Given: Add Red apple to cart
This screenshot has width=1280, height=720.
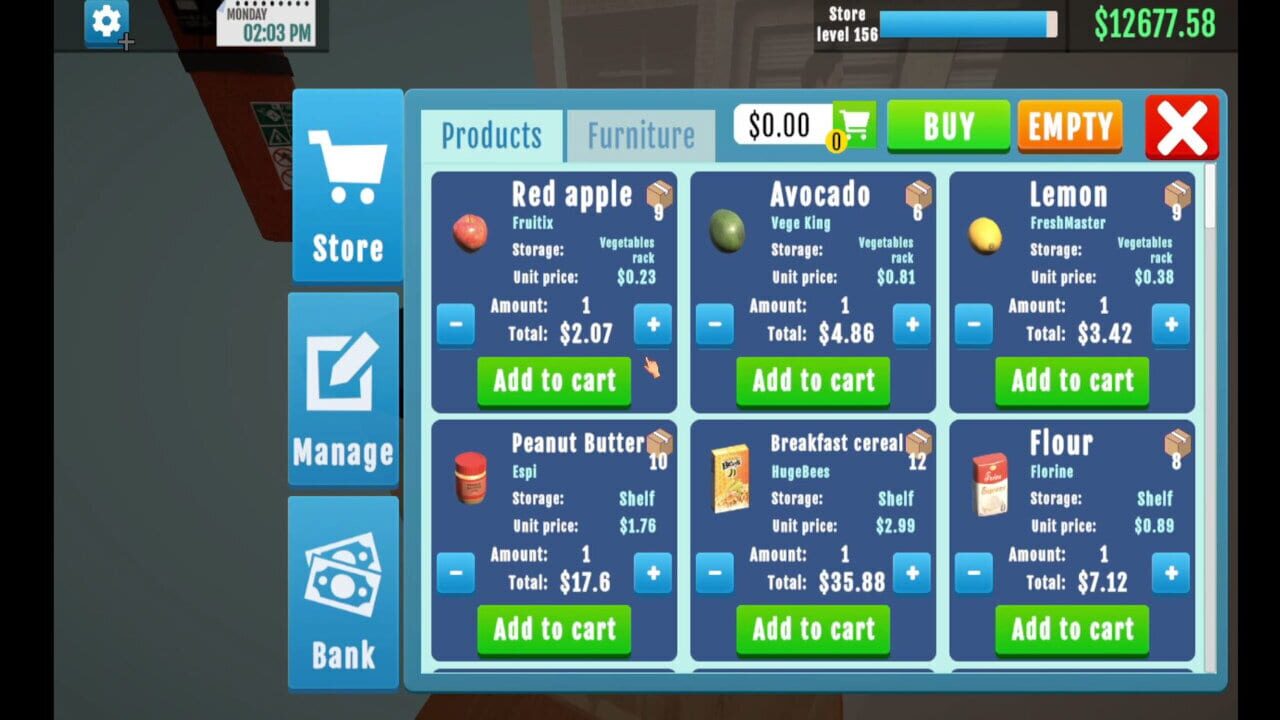Looking at the screenshot, I should [x=554, y=381].
